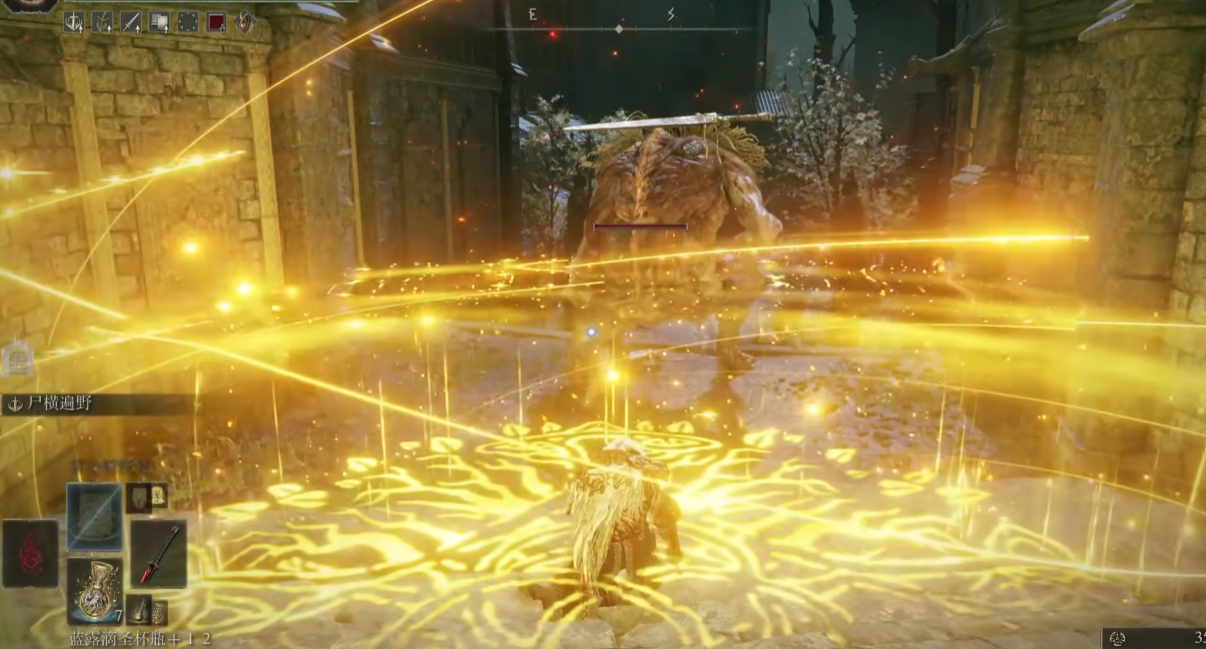1206x649 pixels.
Task: Click the character portrait emblem
Action: coord(32,5)
